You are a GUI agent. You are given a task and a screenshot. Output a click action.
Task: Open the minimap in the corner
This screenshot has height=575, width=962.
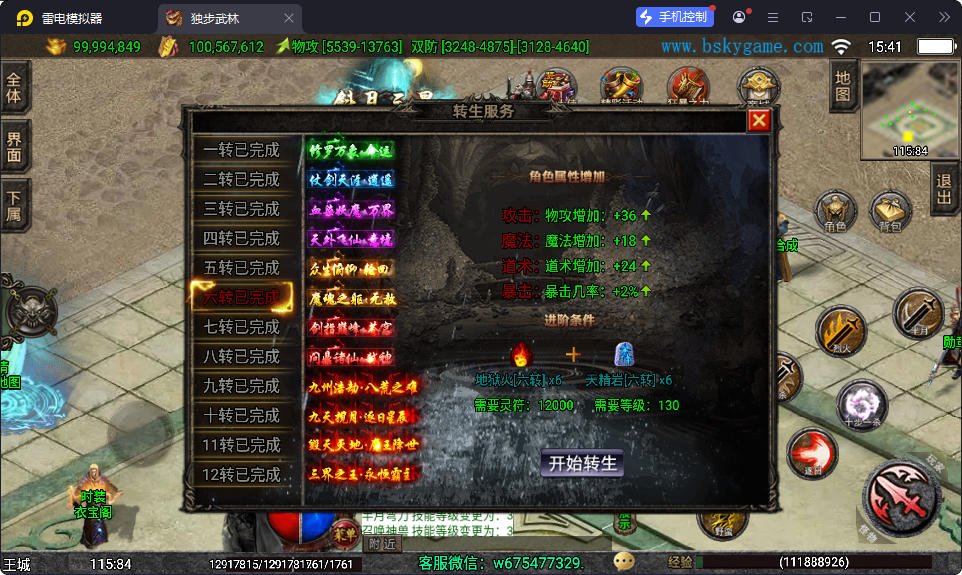[x=910, y=110]
